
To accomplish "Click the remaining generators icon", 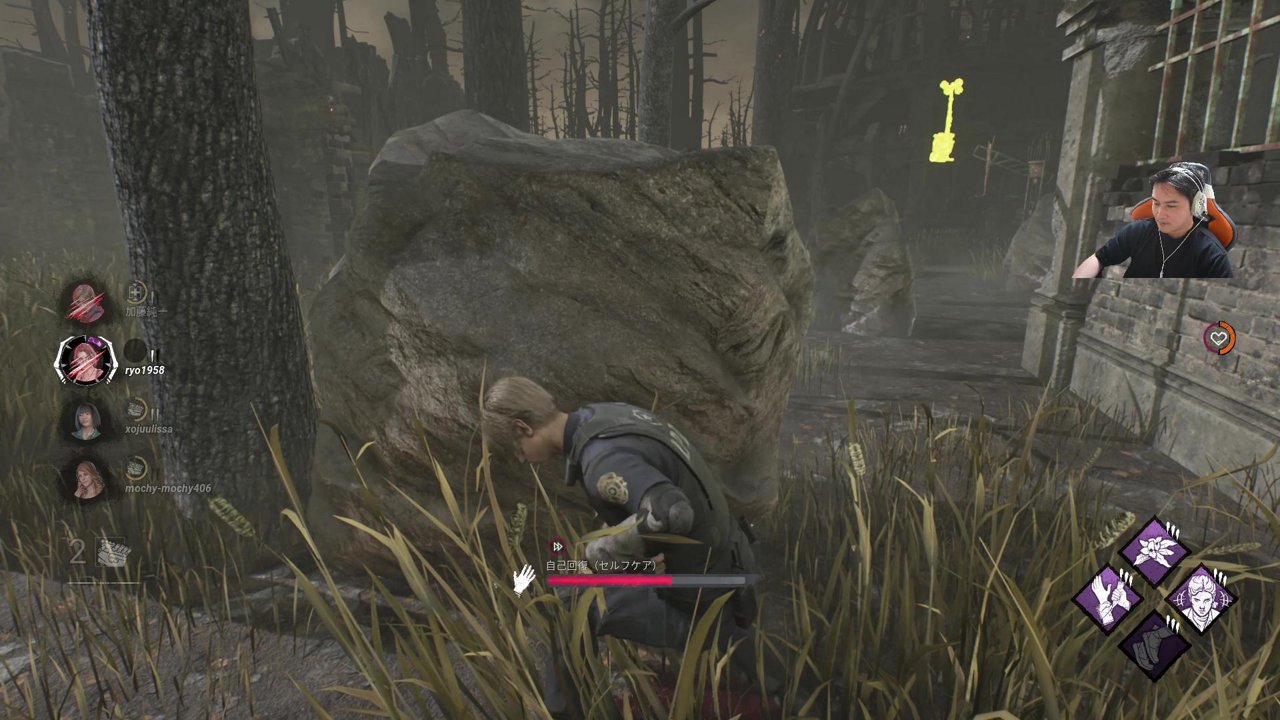I will [x=112, y=552].
